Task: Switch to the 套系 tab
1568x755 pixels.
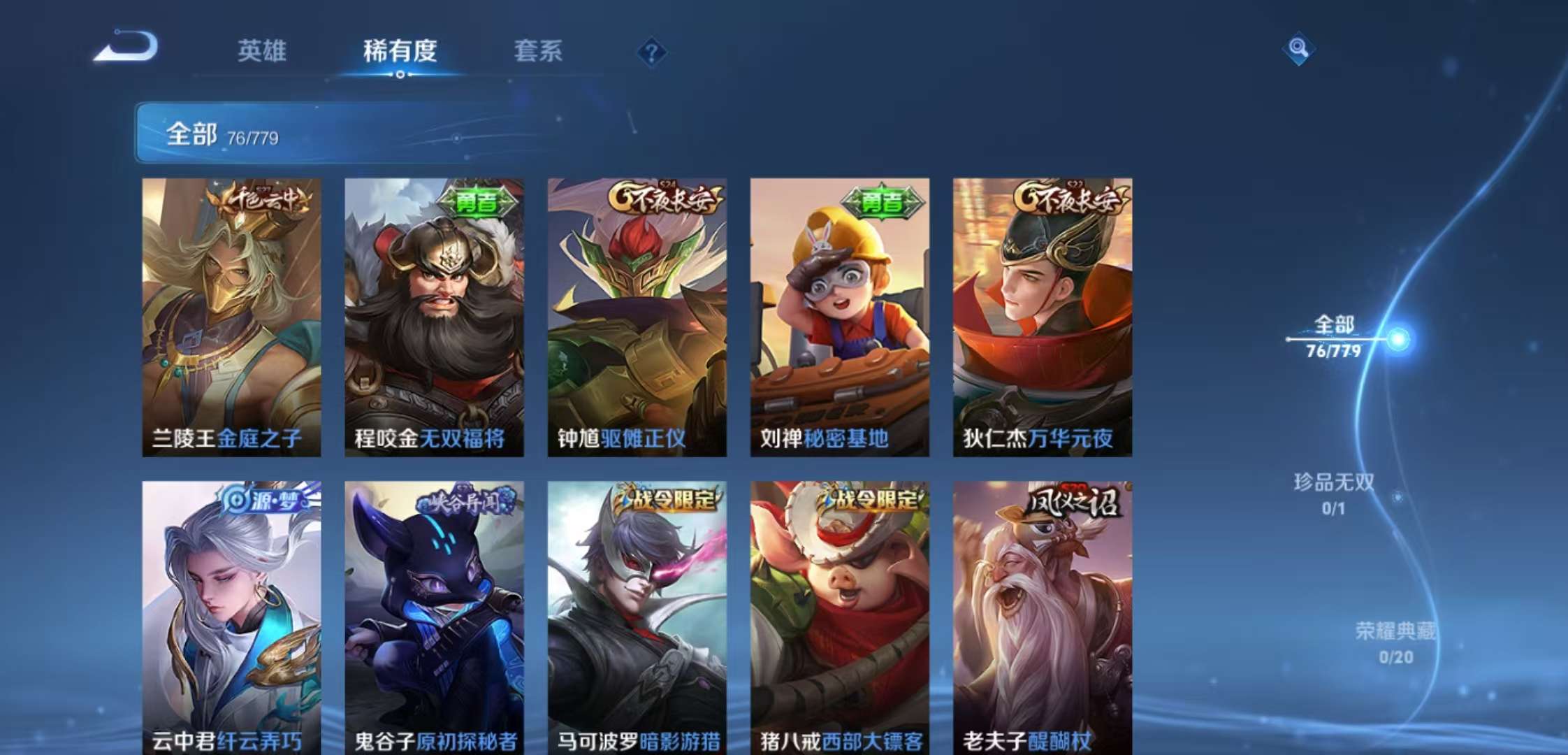Action: pyautogui.click(x=539, y=52)
